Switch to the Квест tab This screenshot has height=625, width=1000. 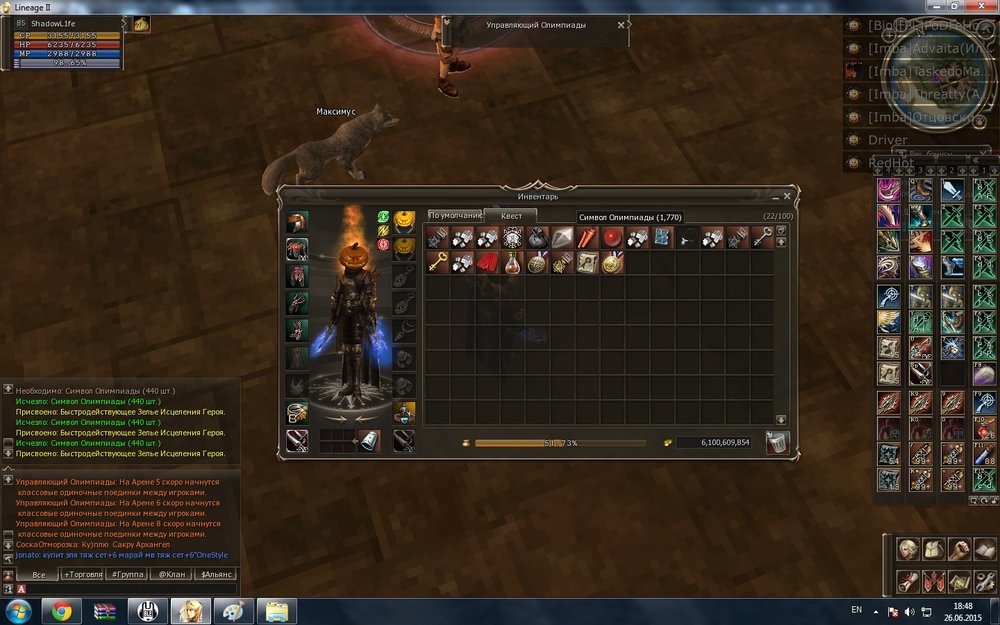pyautogui.click(x=511, y=215)
